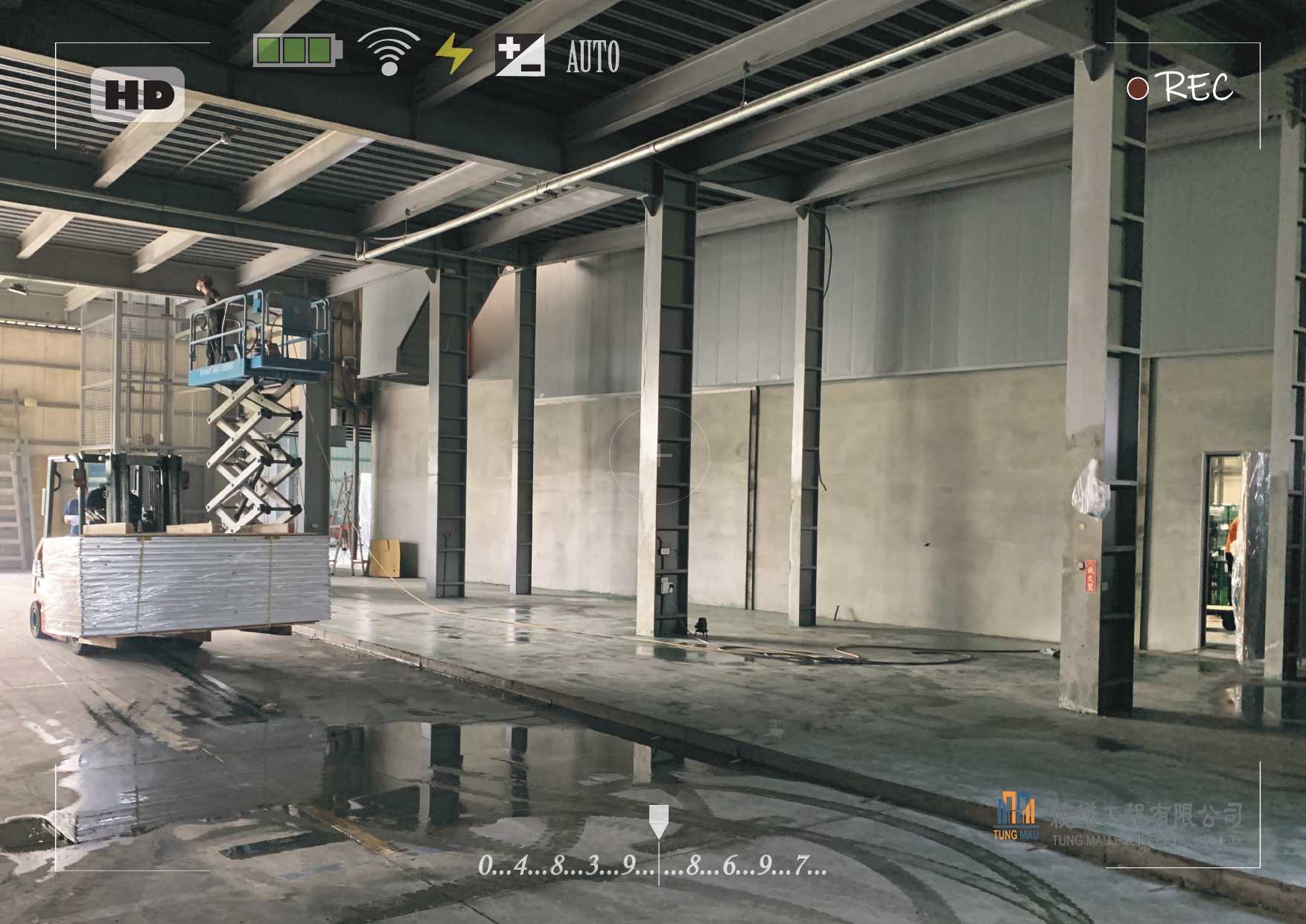Viewport: 1306px width, 924px height.
Task: Open the Wi-Fi signal icon
Action: click(x=388, y=52)
